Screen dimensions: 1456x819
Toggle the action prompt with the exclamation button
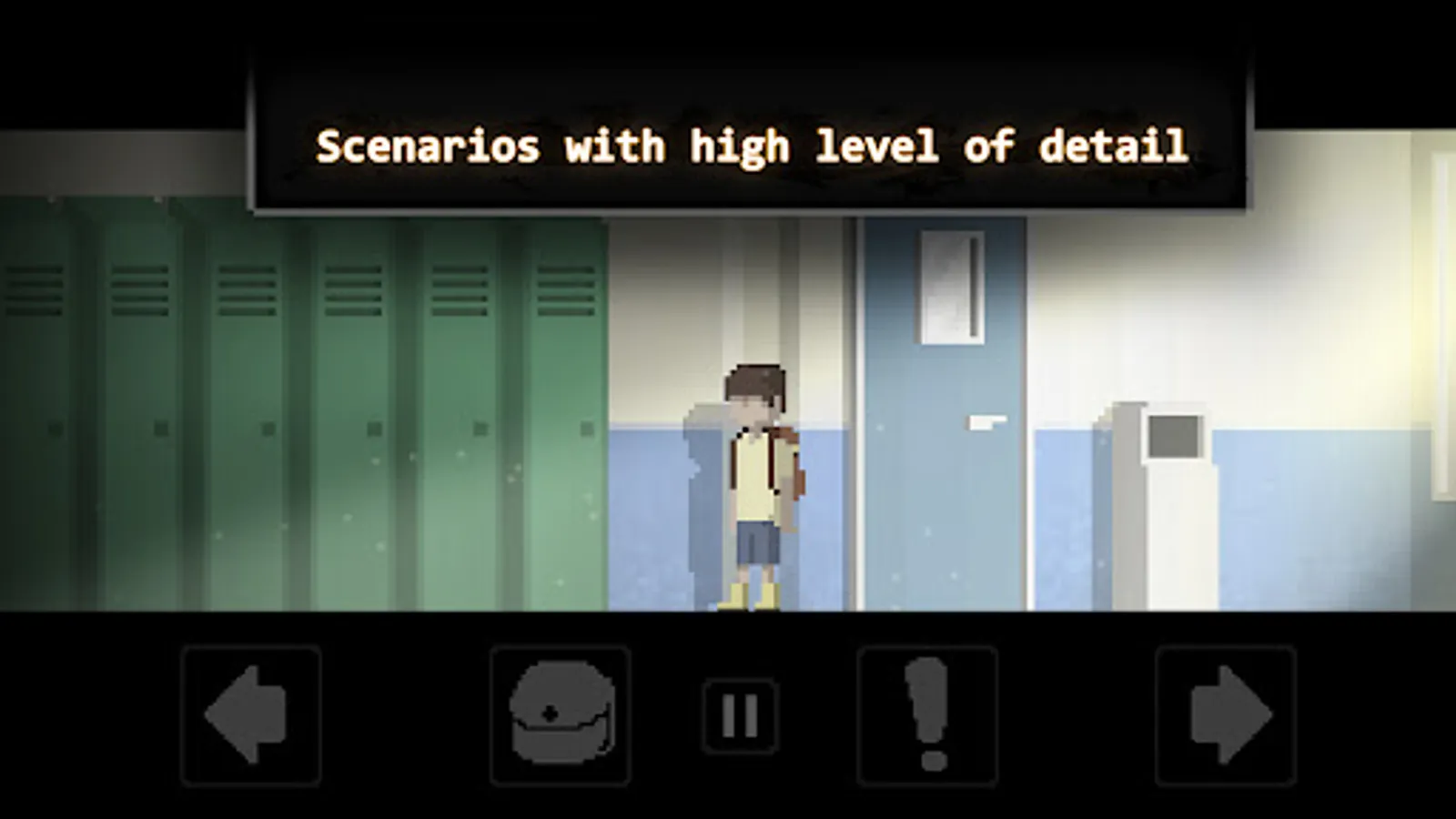coord(925,714)
